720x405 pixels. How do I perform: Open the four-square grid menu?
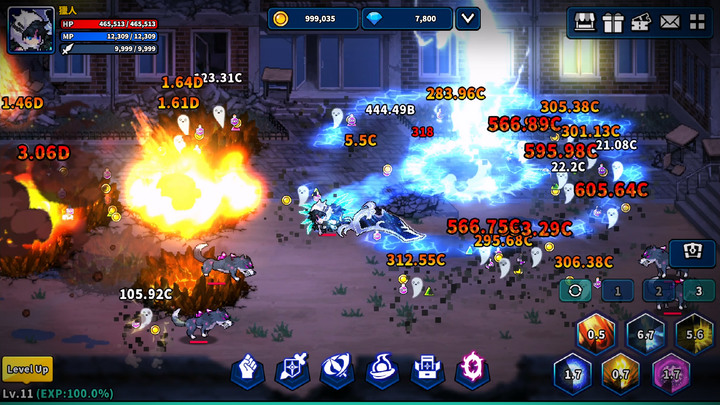(x=697, y=21)
